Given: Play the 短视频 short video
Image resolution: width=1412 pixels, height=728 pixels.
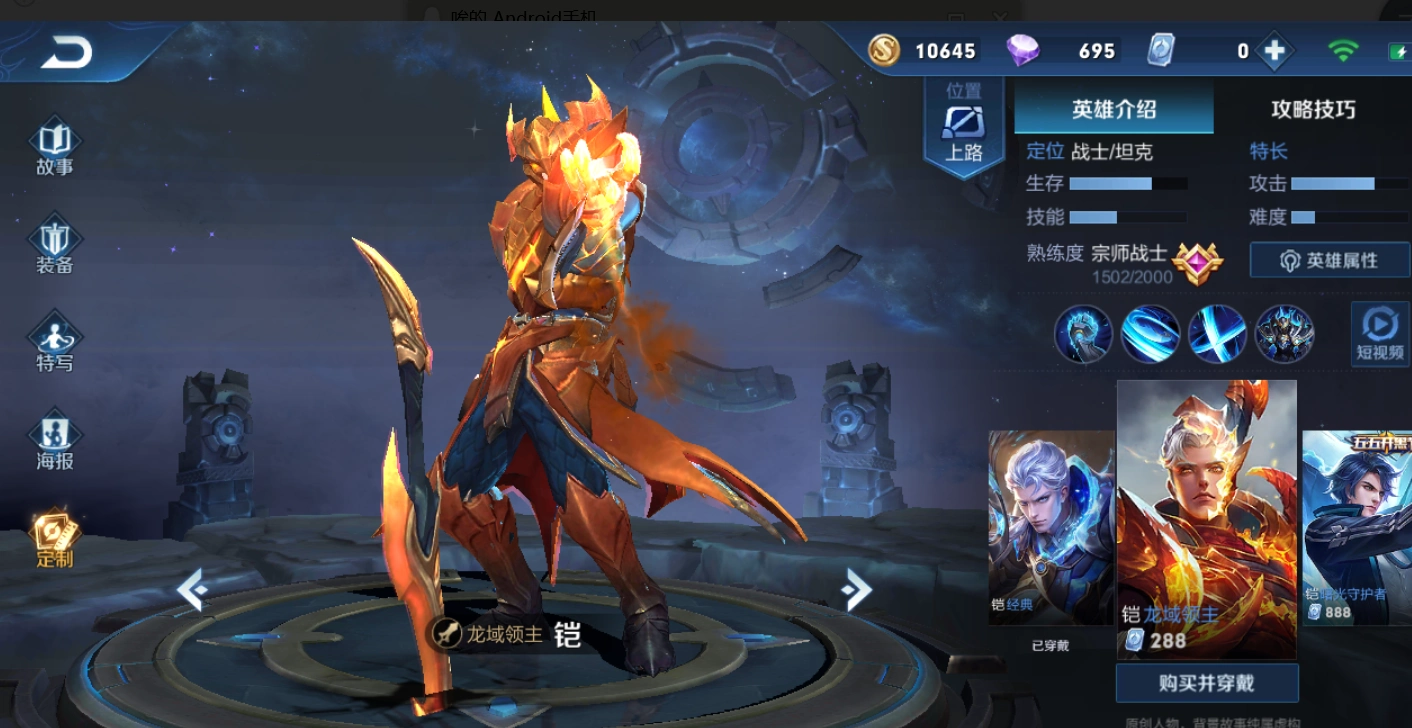Looking at the screenshot, I should 1380,333.
